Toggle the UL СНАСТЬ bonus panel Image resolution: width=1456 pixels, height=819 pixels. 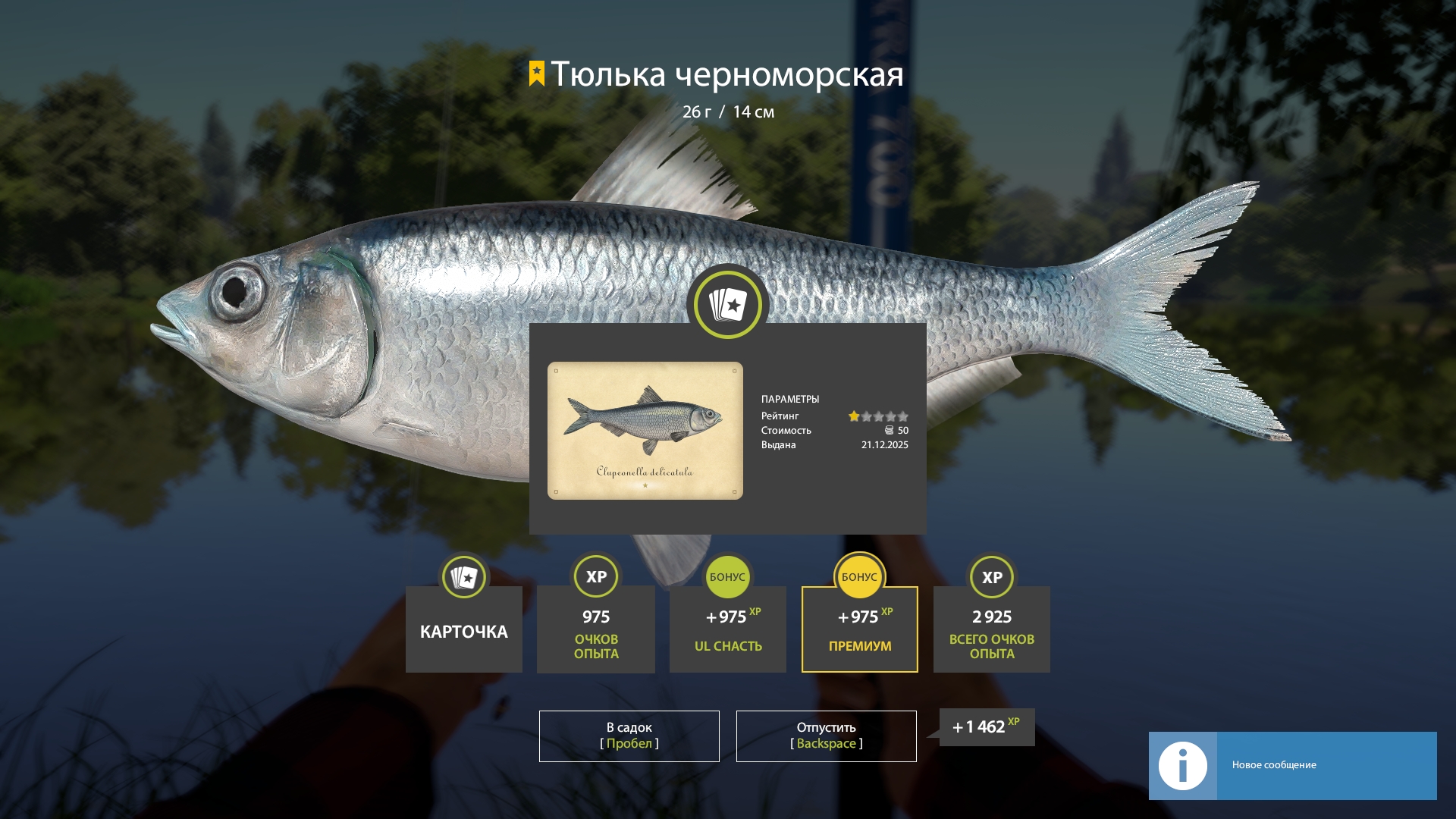coord(727,629)
